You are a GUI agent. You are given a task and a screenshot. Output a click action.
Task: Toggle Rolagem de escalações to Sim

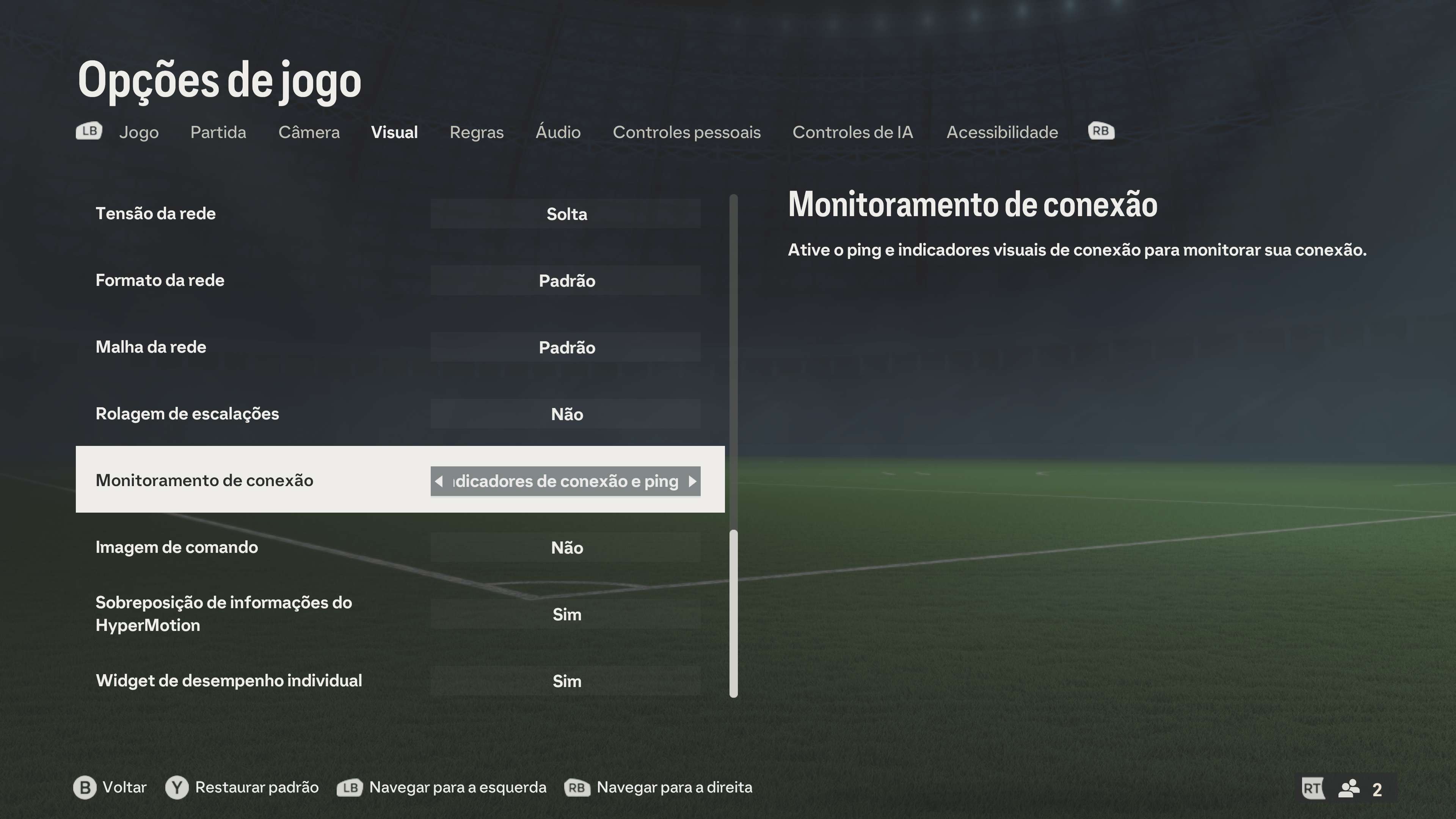(x=566, y=414)
